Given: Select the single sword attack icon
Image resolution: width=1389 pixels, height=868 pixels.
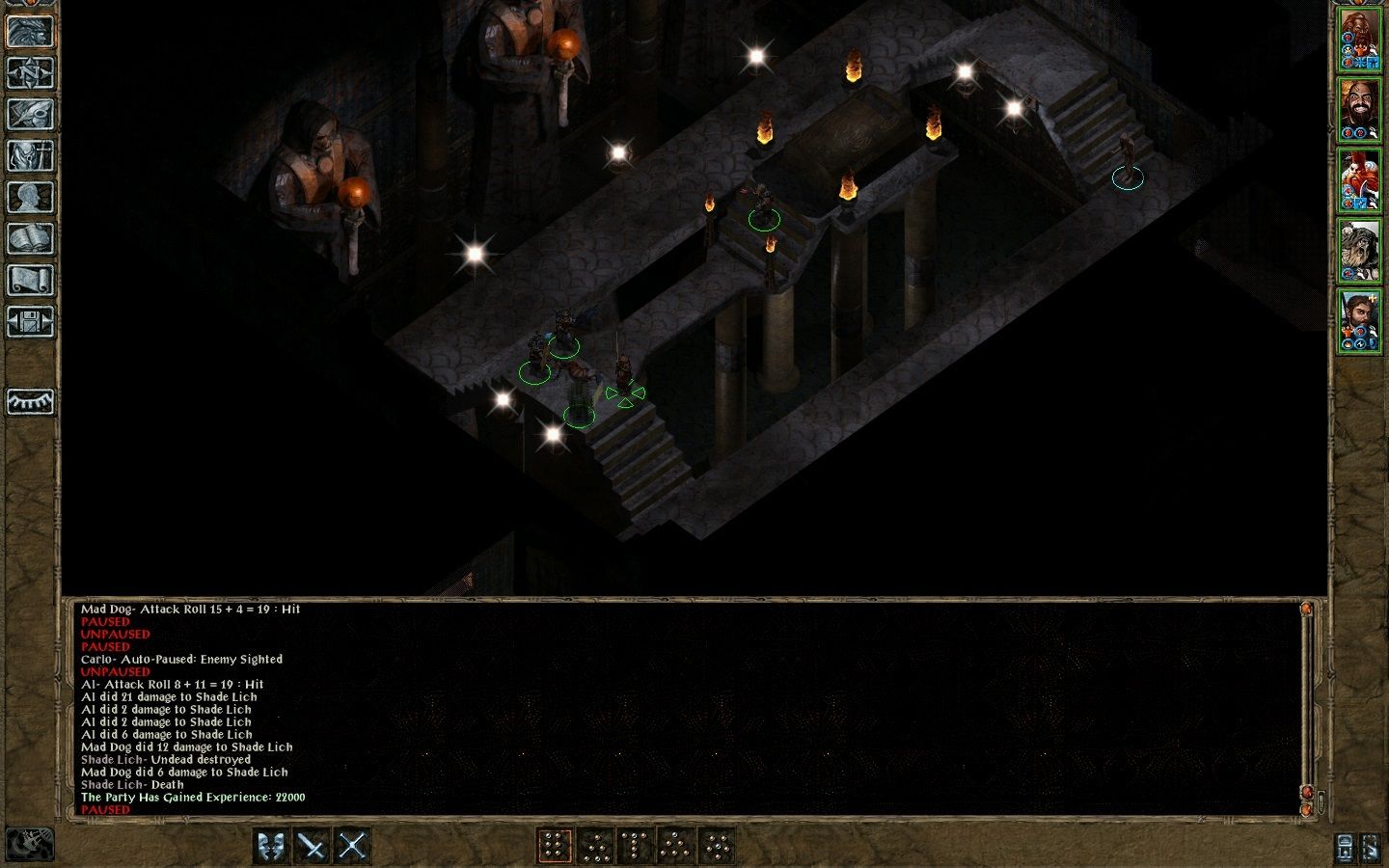Looking at the screenshot, I should click(x=311, y=845).
